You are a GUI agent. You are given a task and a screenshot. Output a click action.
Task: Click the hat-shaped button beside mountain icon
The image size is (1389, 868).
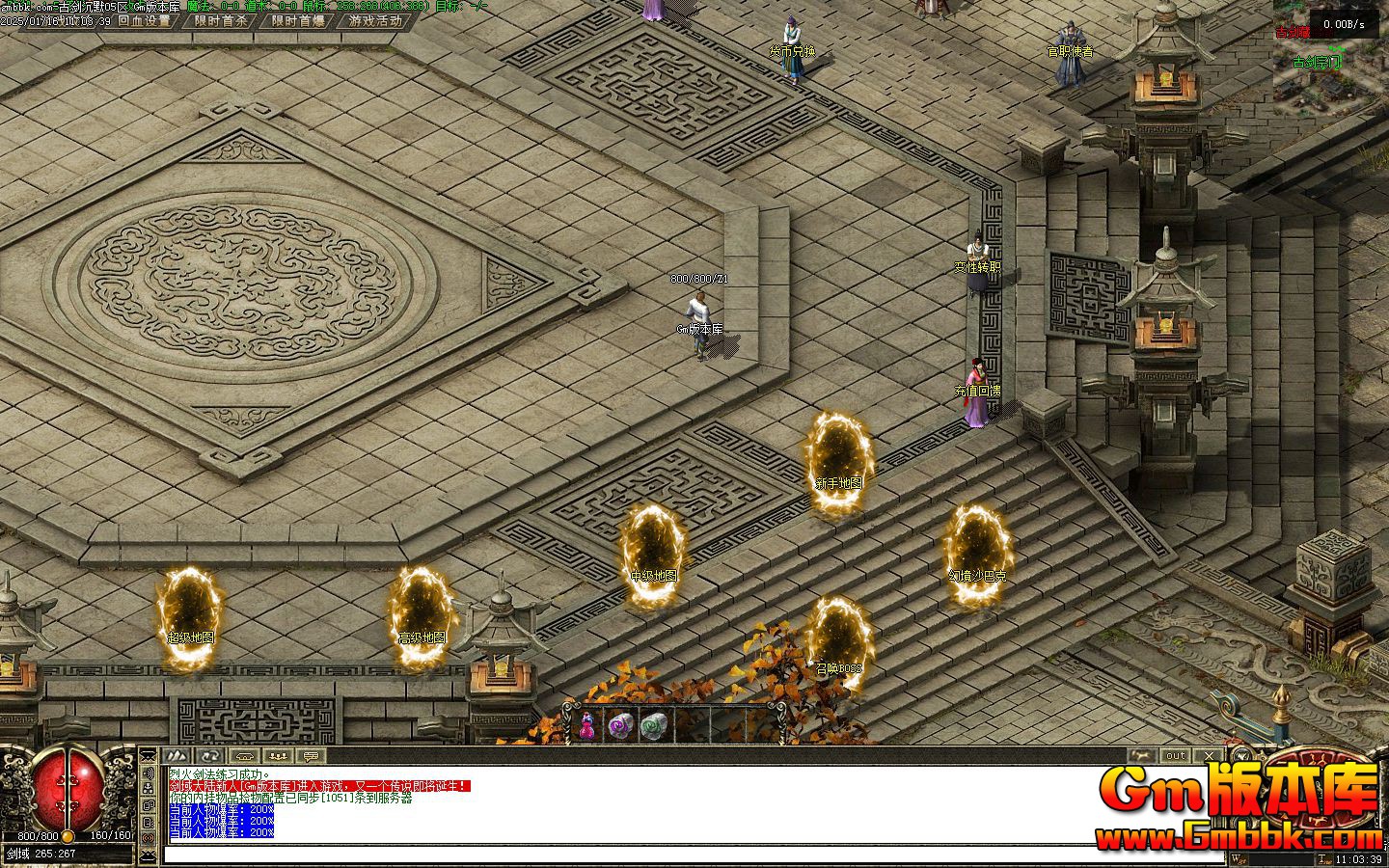pos(244,755)
